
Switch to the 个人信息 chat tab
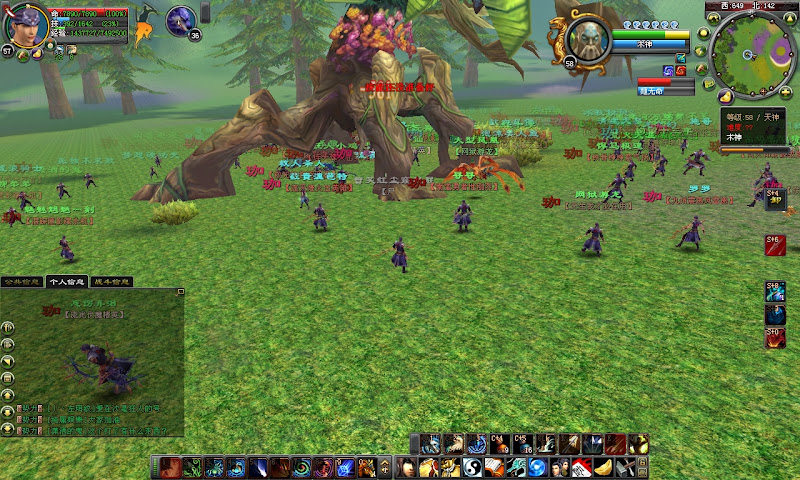pos(67,282)
